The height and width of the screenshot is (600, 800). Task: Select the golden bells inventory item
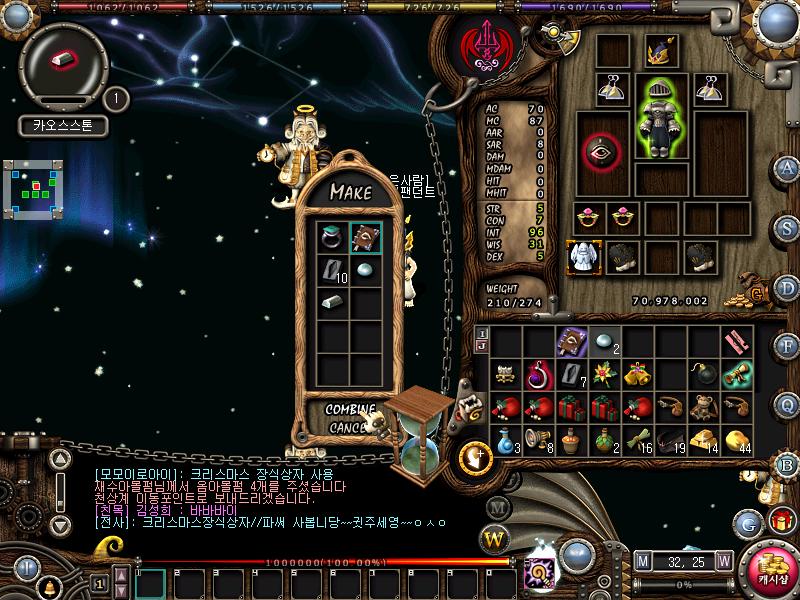pos(637,375)
